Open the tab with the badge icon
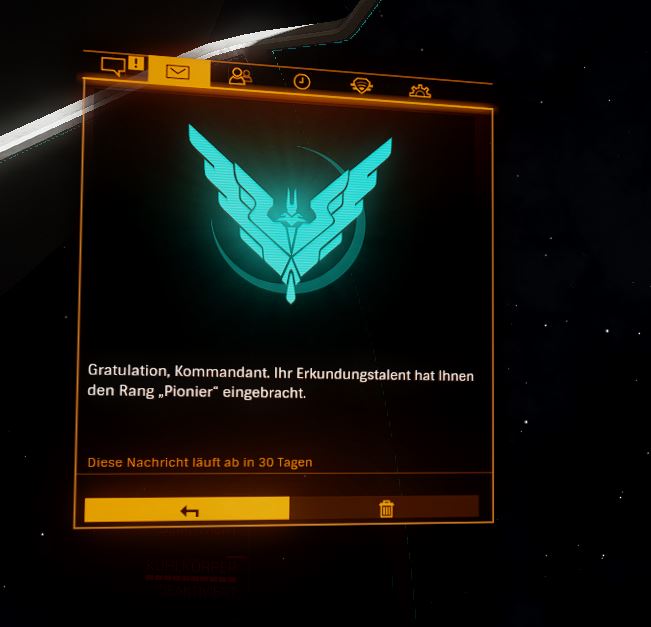 (362, 86)
